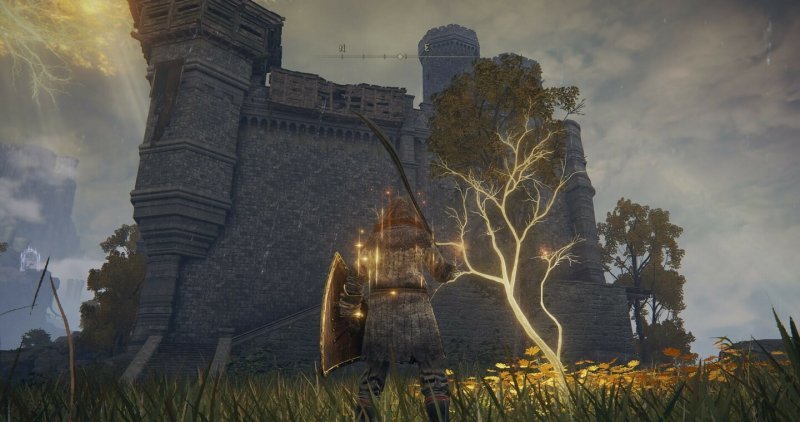This screenshot has height=422, width=800.
Task: Click the compass bar at the top
Action: [x=399, y=56]
